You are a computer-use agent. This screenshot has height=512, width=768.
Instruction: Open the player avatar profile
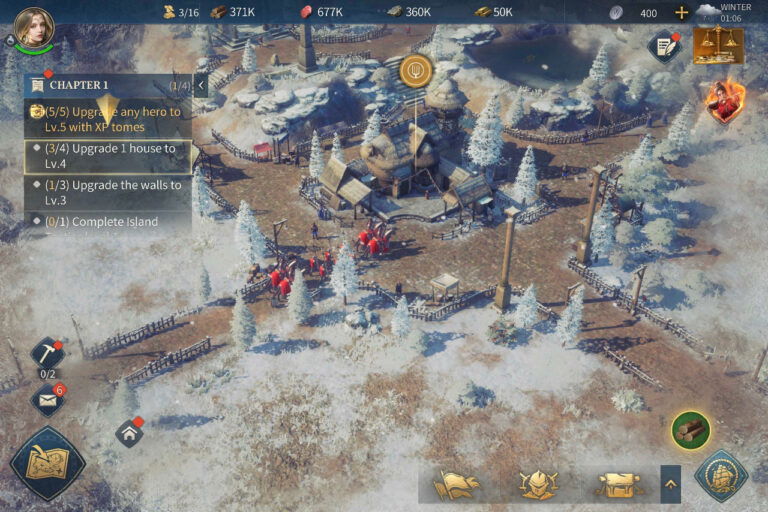[x=34, y=28]
